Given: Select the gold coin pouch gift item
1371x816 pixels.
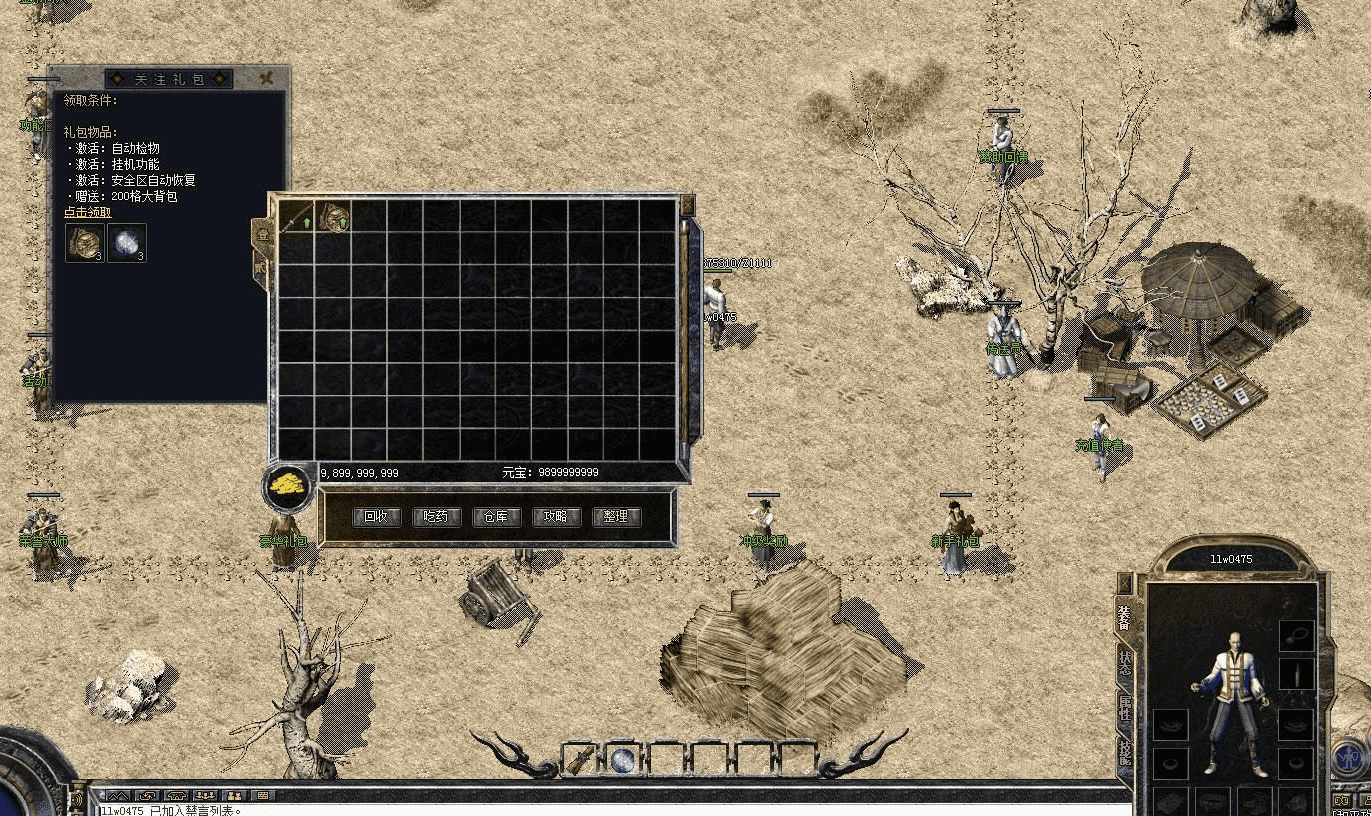Looking at the screenshot, I should click(x=84, y=243).
